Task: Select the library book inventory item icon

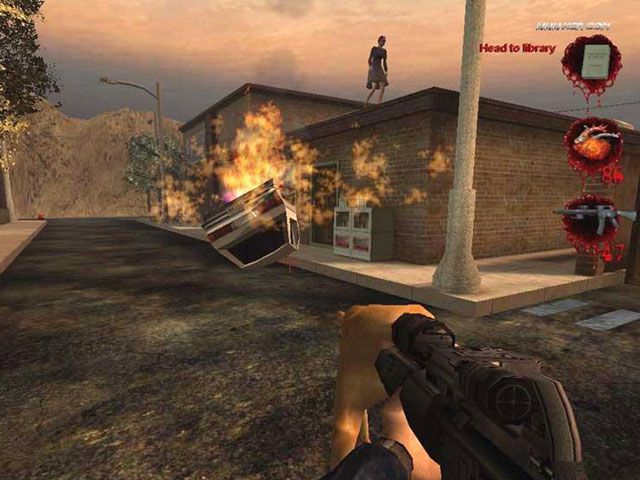Action: point(596,61)
